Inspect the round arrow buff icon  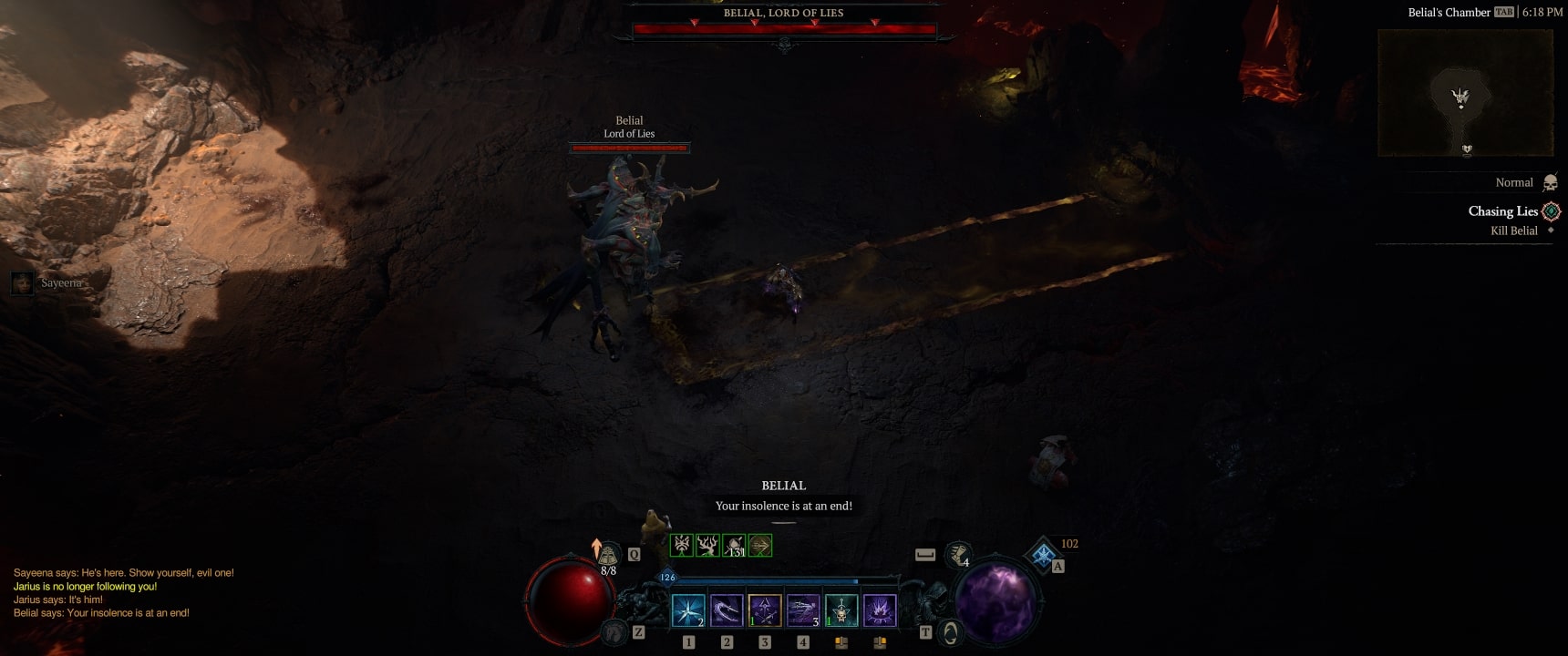click(x=760, y=545)
